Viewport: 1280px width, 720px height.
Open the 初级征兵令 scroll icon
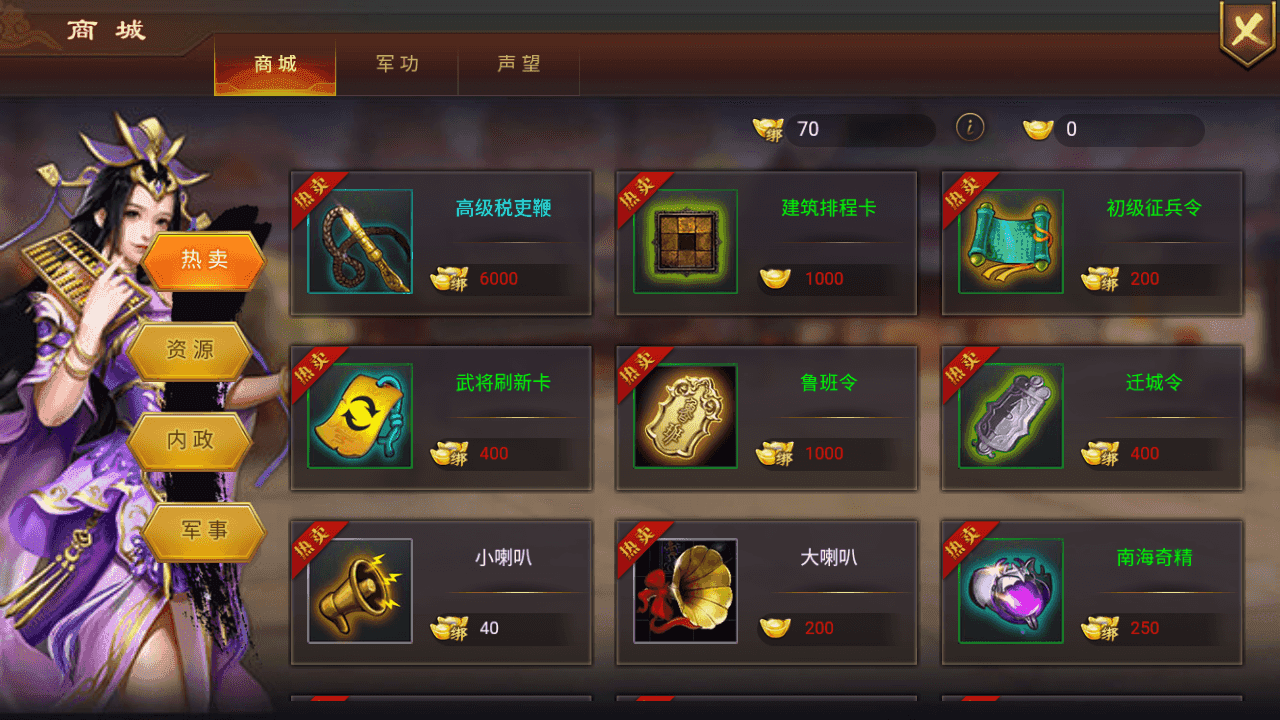pyautogui.click(x=1009, y=240)
